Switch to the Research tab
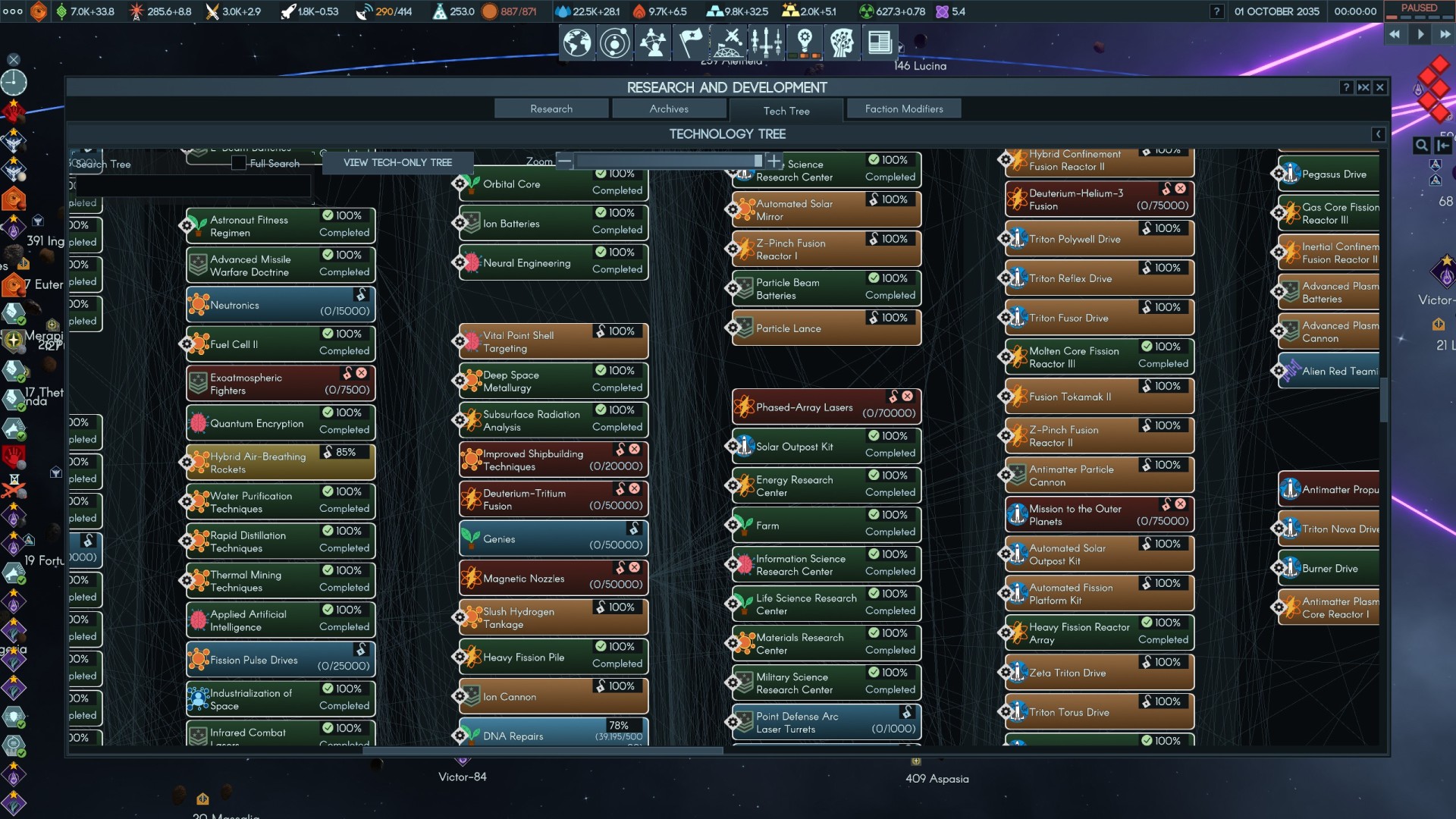The width and height of the screenshot is (1456, 819). pyautogui.click(x=551, y=109)
